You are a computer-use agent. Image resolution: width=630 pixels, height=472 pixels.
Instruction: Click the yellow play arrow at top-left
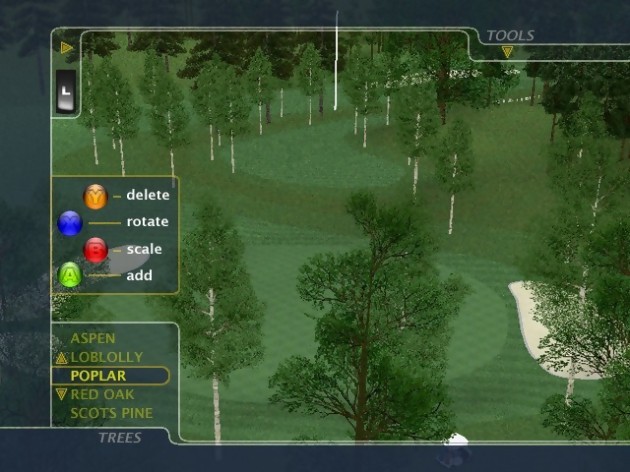[67, 47]
